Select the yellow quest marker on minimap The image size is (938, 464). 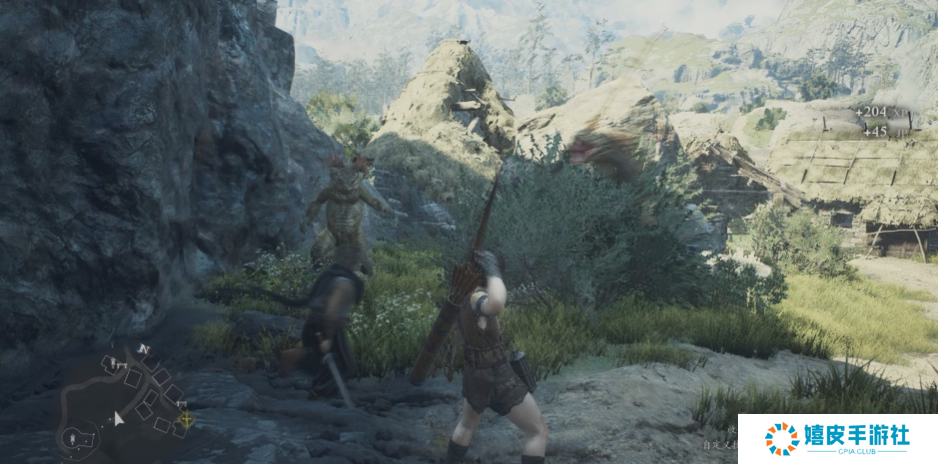click(x=185, y=419)
